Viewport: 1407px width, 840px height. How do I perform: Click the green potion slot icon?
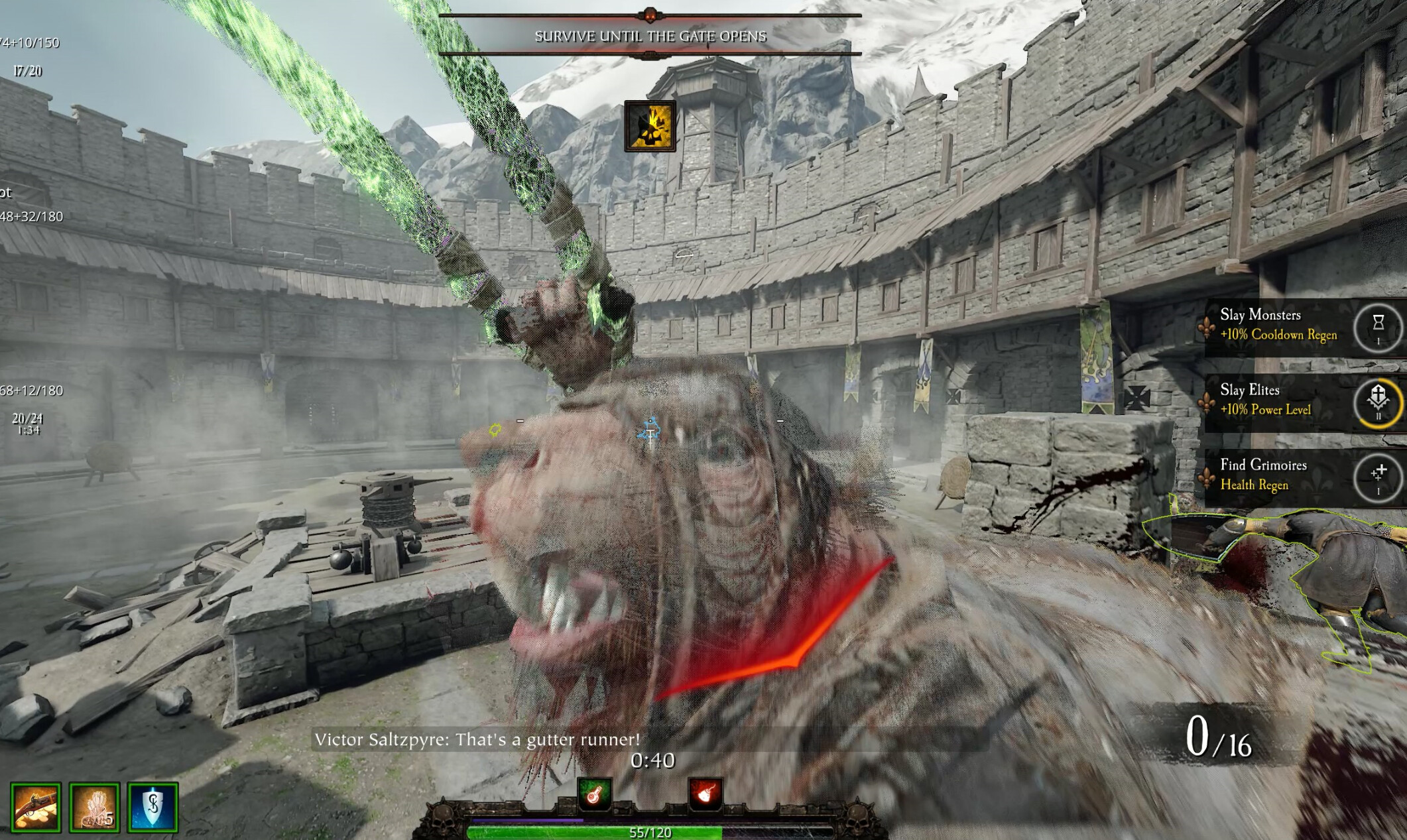coord(594,793)
